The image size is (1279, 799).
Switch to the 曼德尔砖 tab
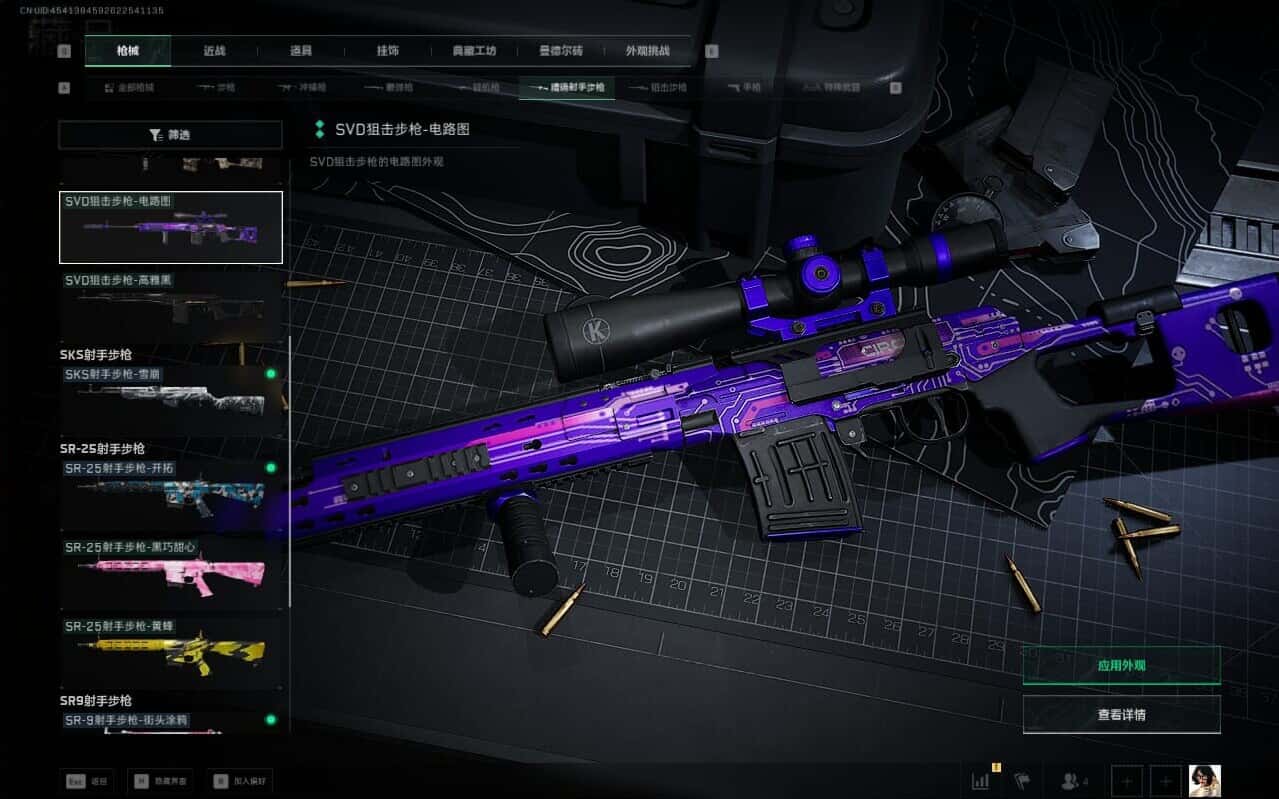click(561, 51)
